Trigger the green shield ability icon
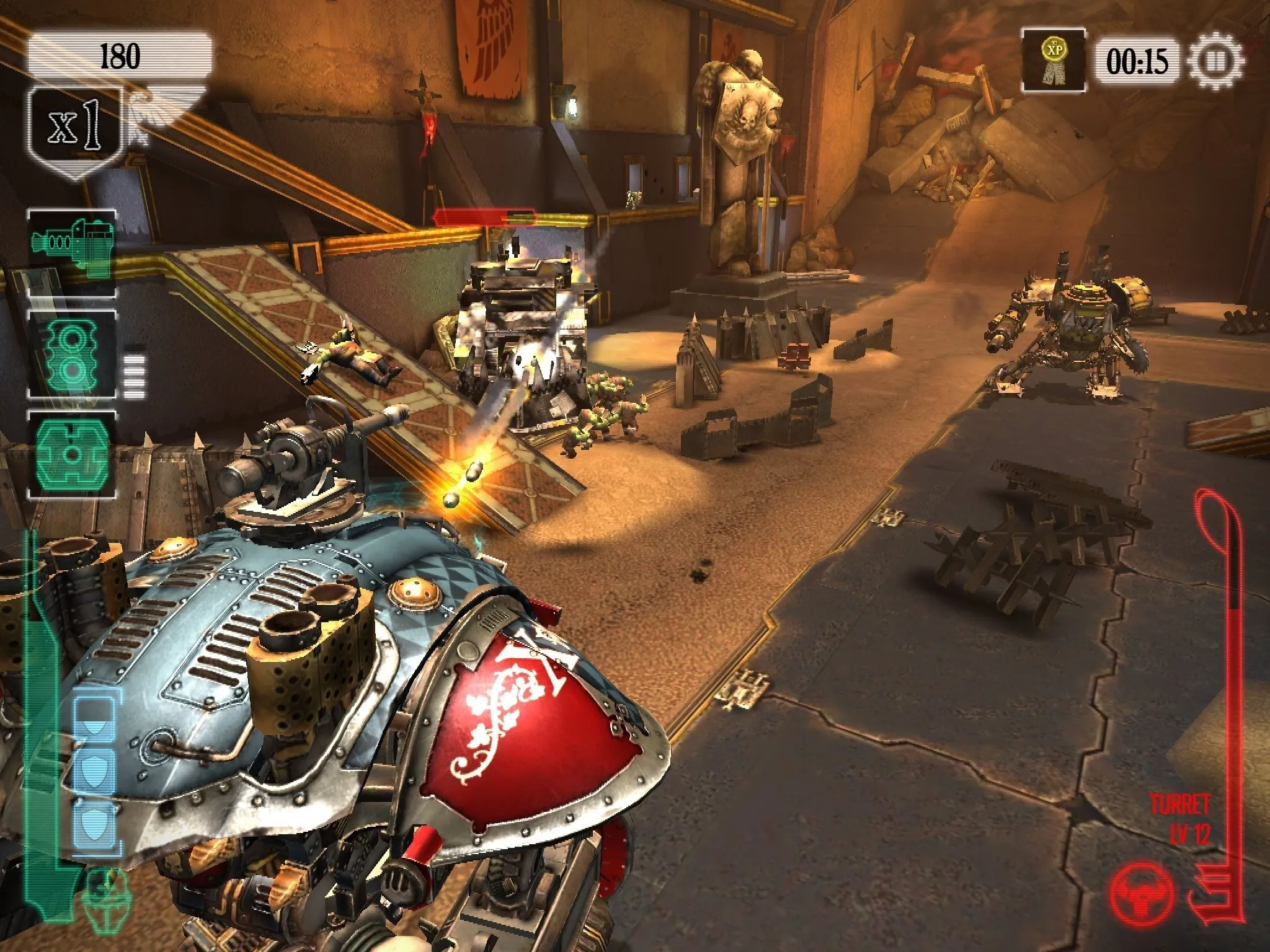The height and width of the screenshot is (952, 1270). pos(72,456)
